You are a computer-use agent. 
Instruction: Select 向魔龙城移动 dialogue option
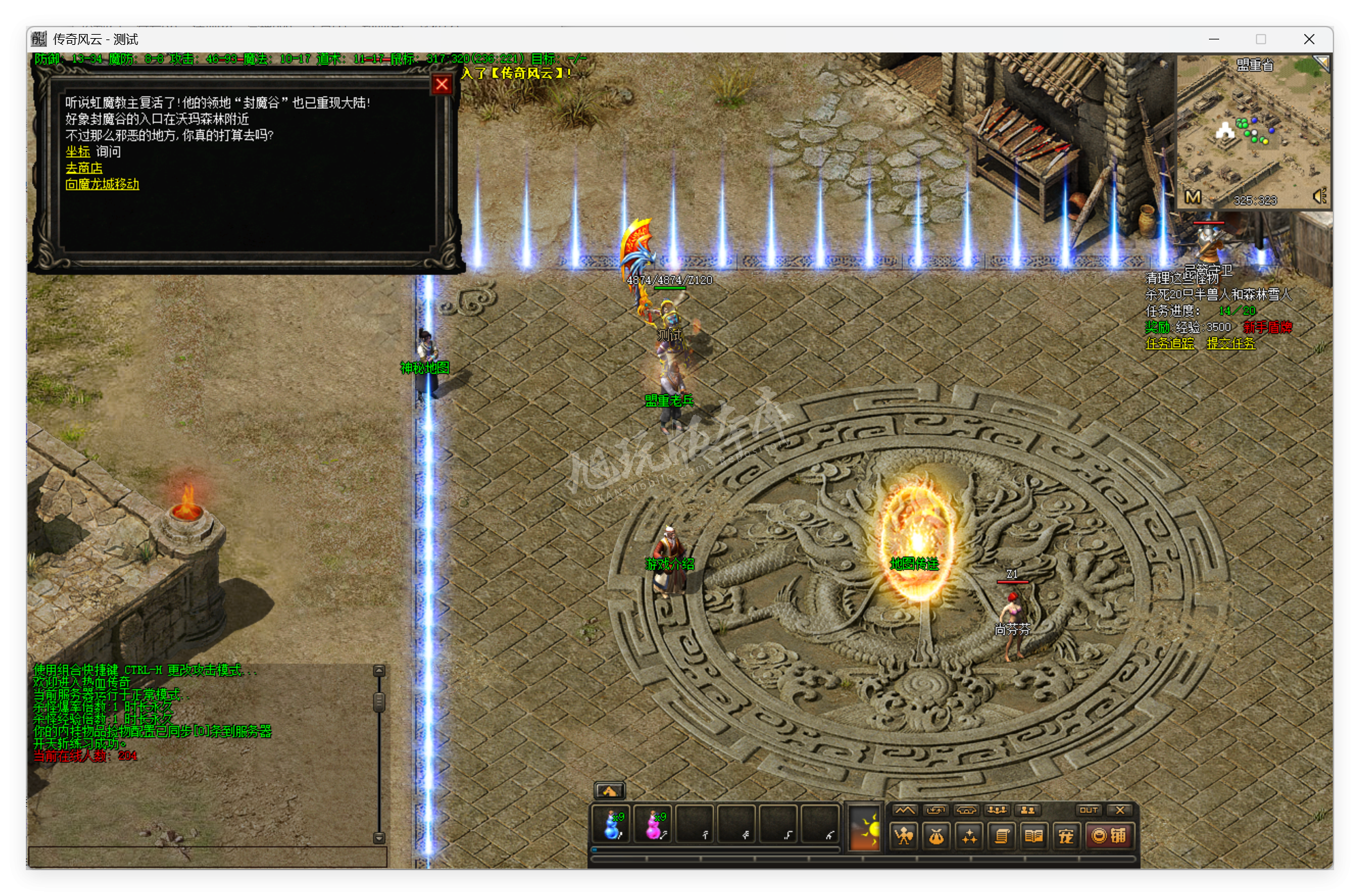(x=102, y=184)
